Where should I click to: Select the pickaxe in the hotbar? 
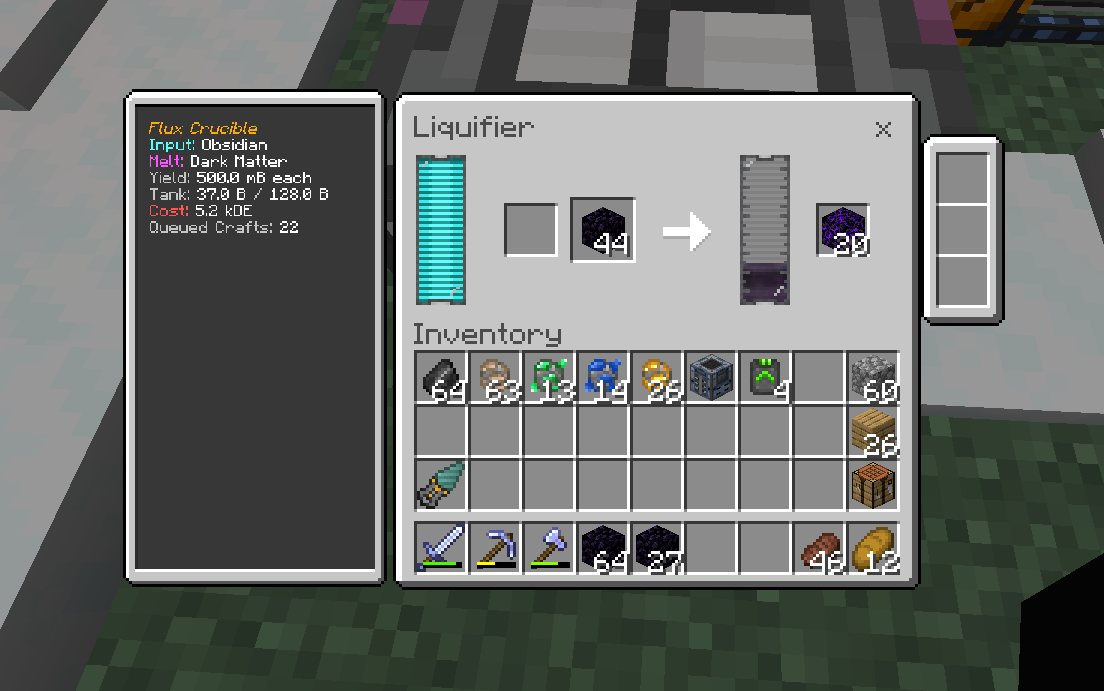495,548
